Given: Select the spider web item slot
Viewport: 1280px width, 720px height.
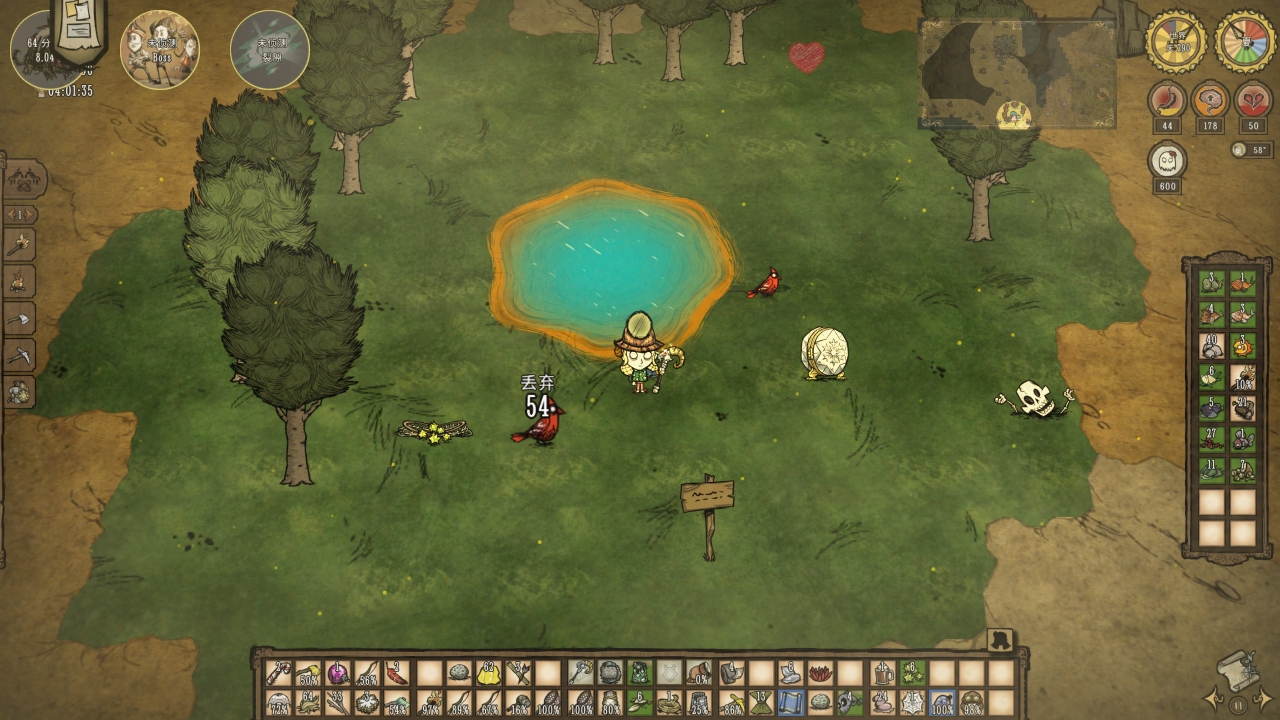Looking at the screenshot, I should point(910,703).
